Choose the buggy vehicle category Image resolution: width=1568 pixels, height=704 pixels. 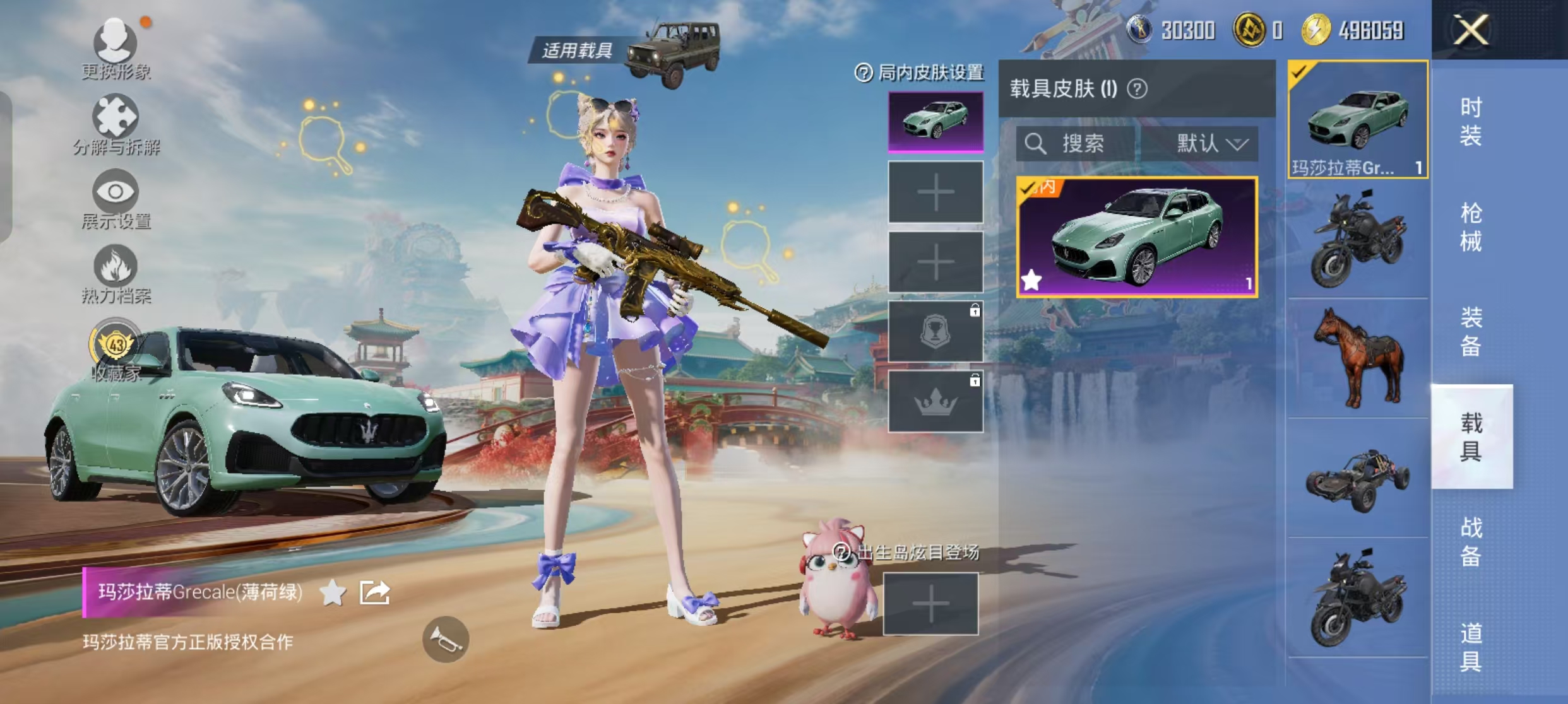coord(1358,478)
